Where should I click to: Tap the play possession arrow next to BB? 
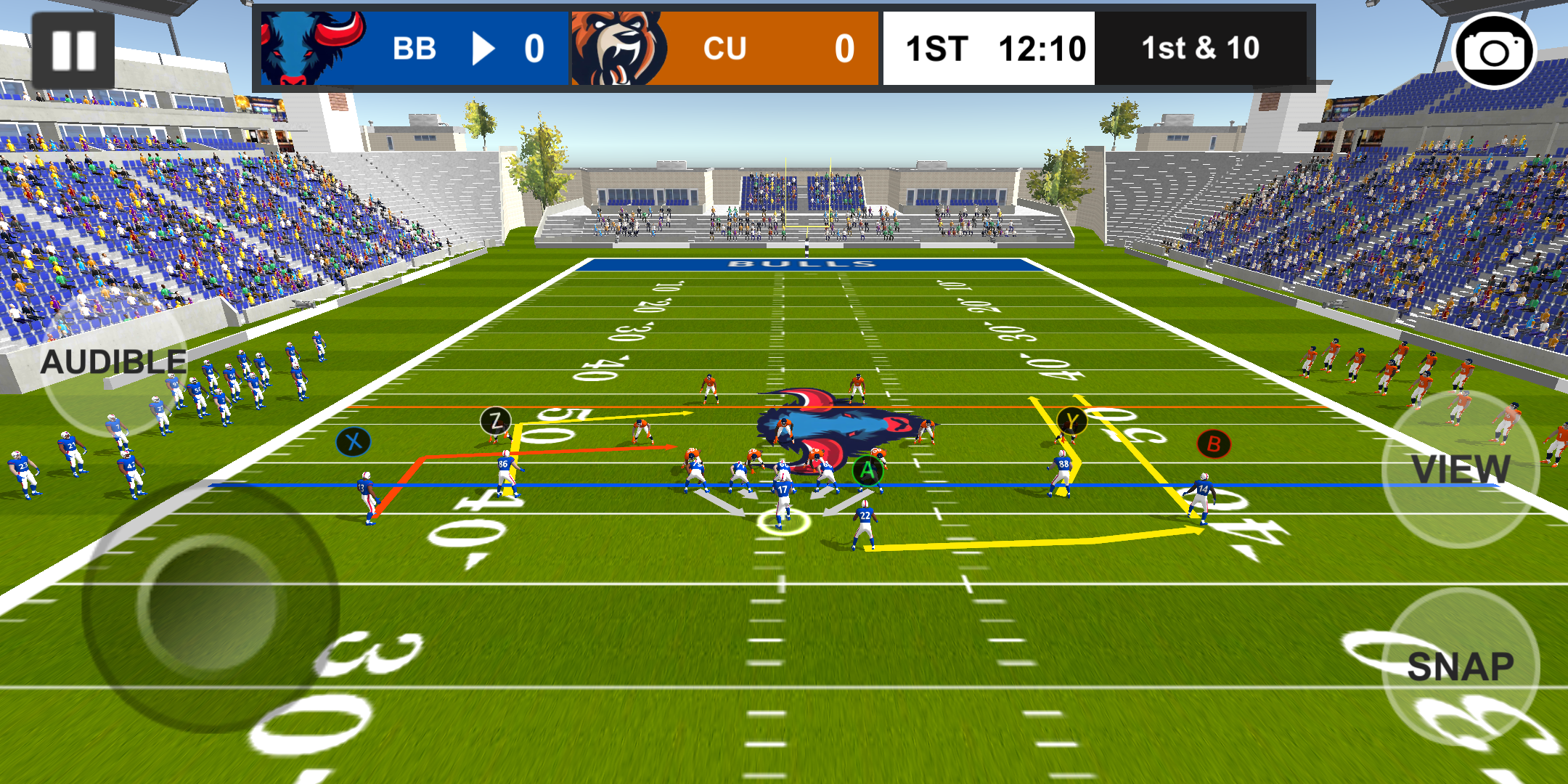point(485,48)
